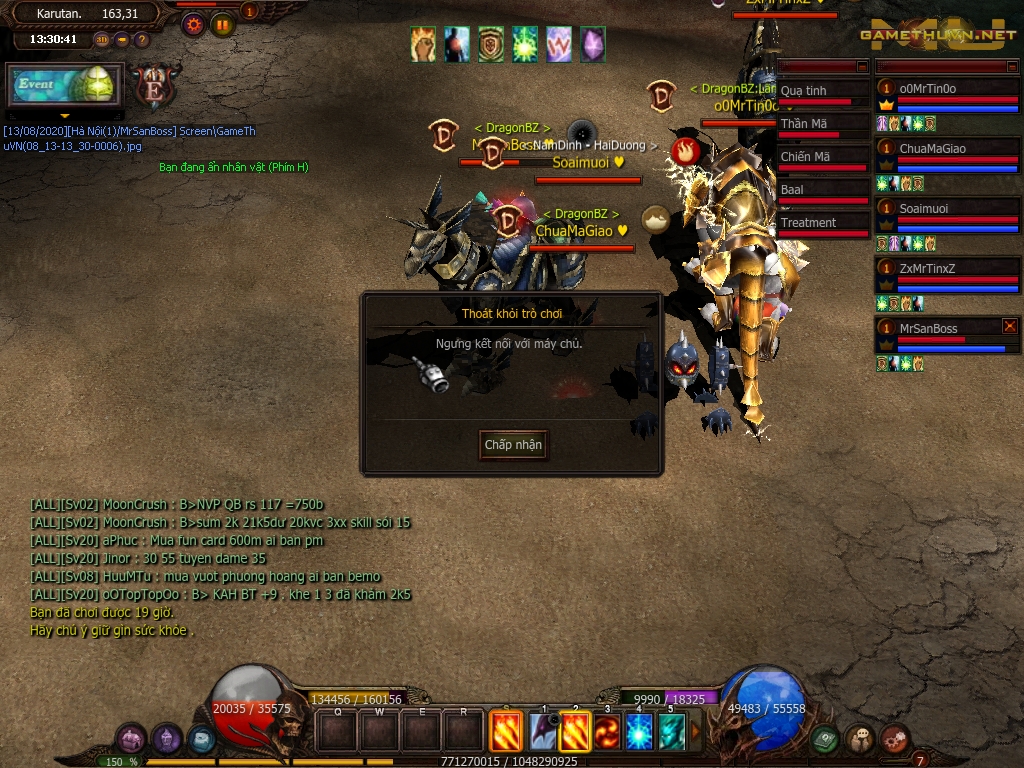This screenshot has height=768, width=1024.
Task: Select the Treatment entry
Action: [x=822, y=223]
